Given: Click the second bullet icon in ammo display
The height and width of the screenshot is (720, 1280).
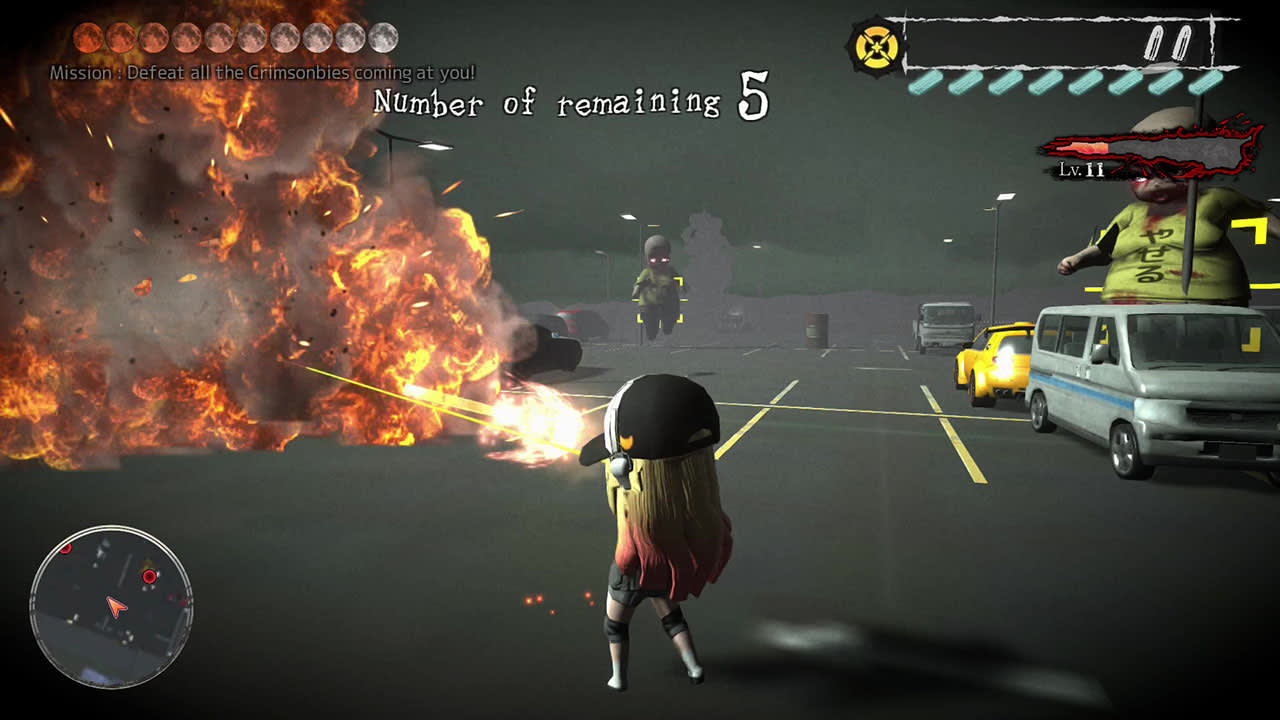Looking at the screenshot, I should coord(1183,43).
